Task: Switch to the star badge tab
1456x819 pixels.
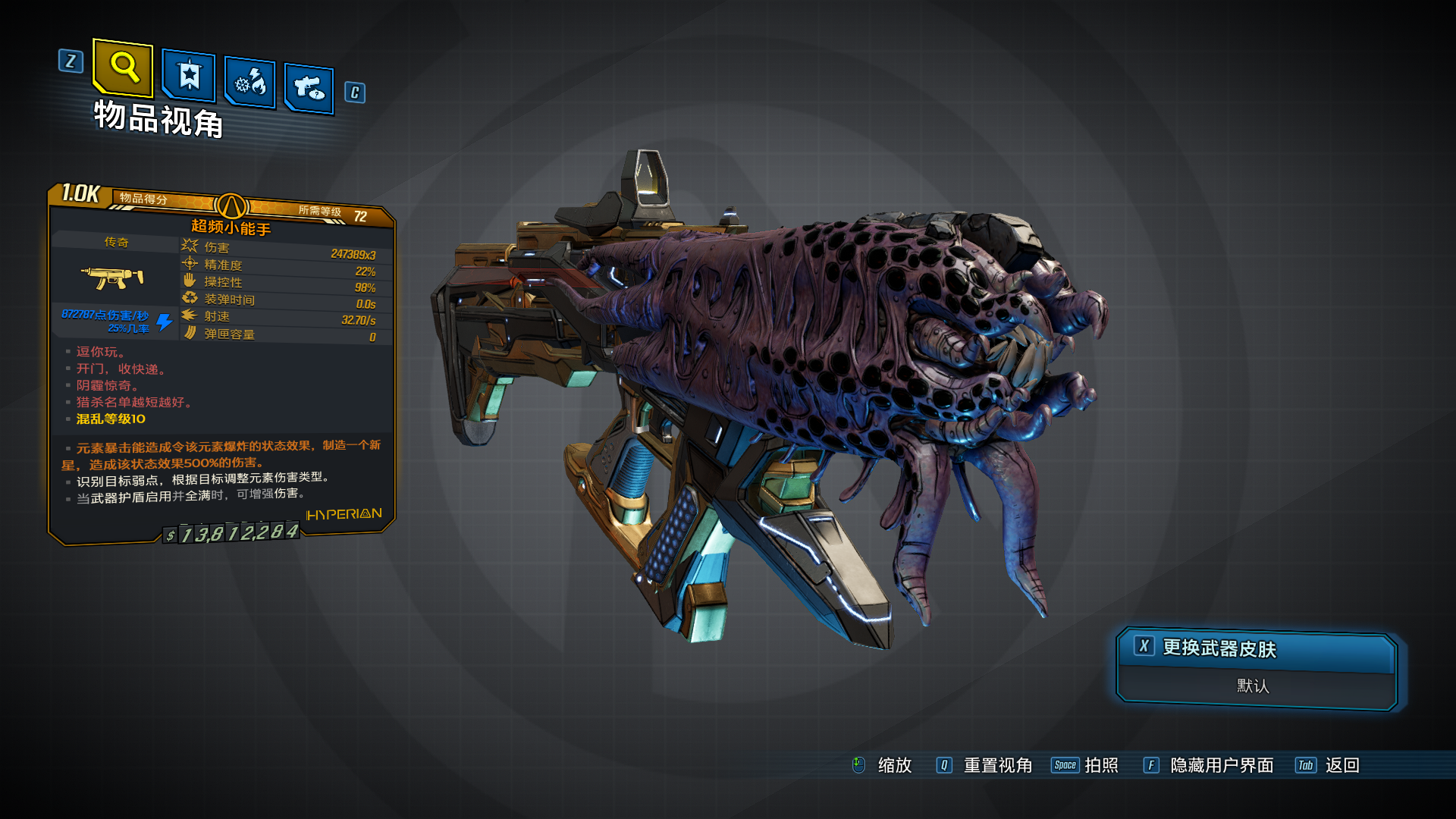Action: [189, 76]
